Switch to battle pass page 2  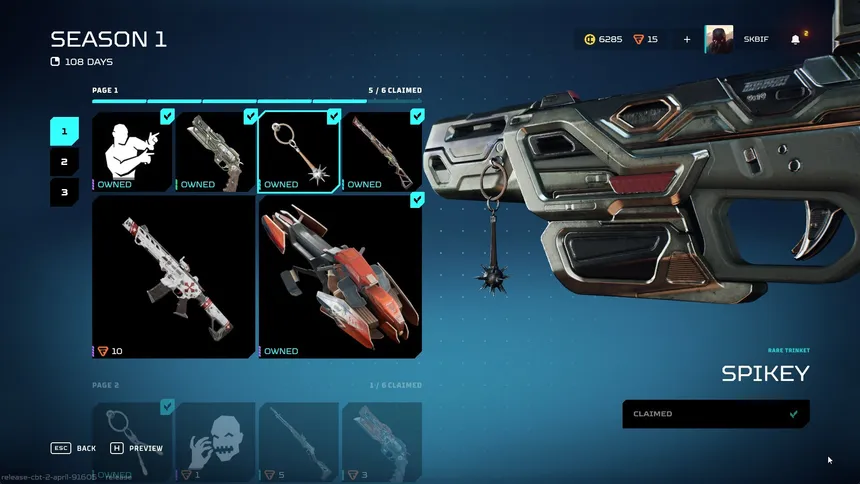point(64,161)
